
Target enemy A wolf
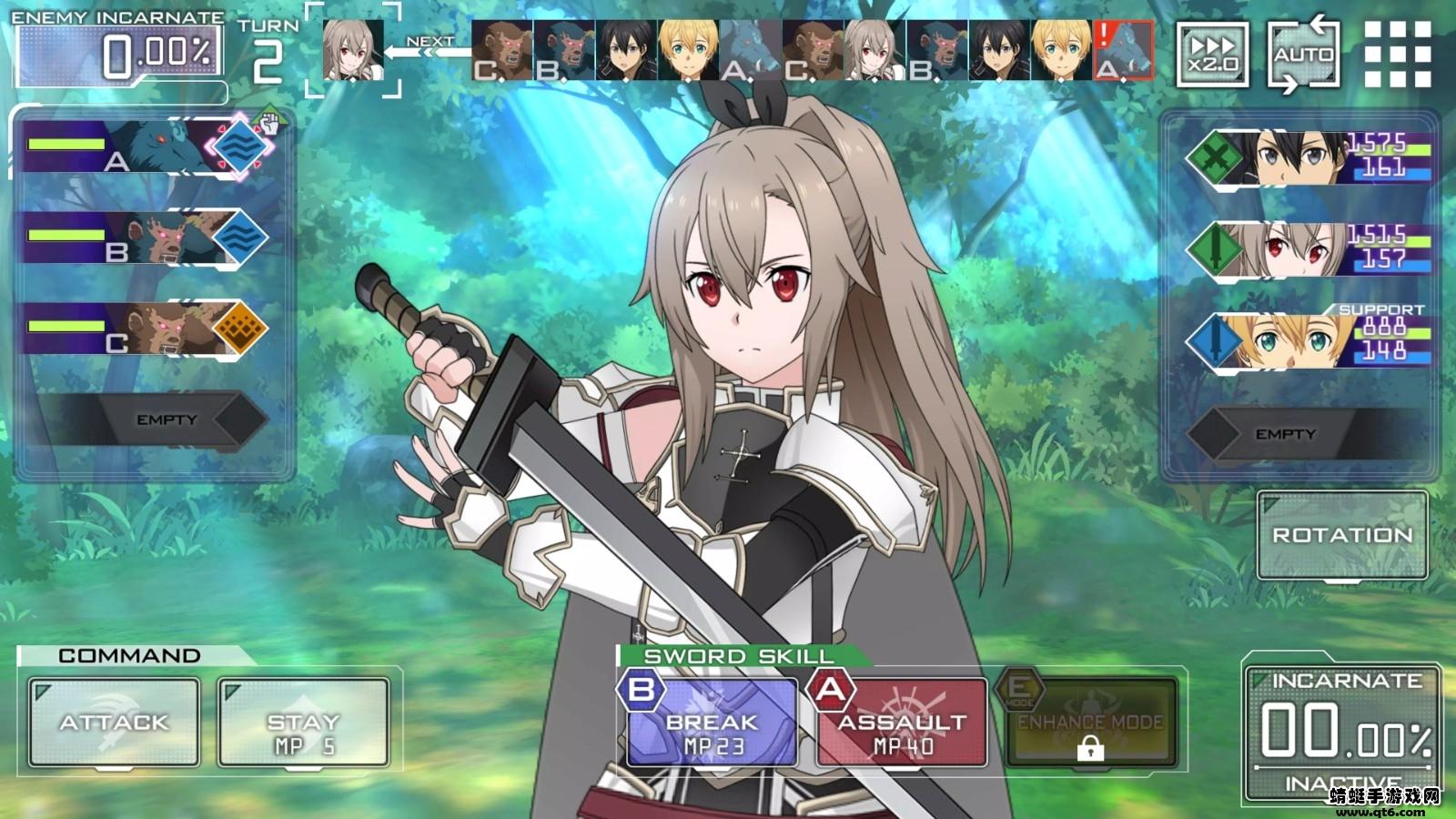[146, 147]
